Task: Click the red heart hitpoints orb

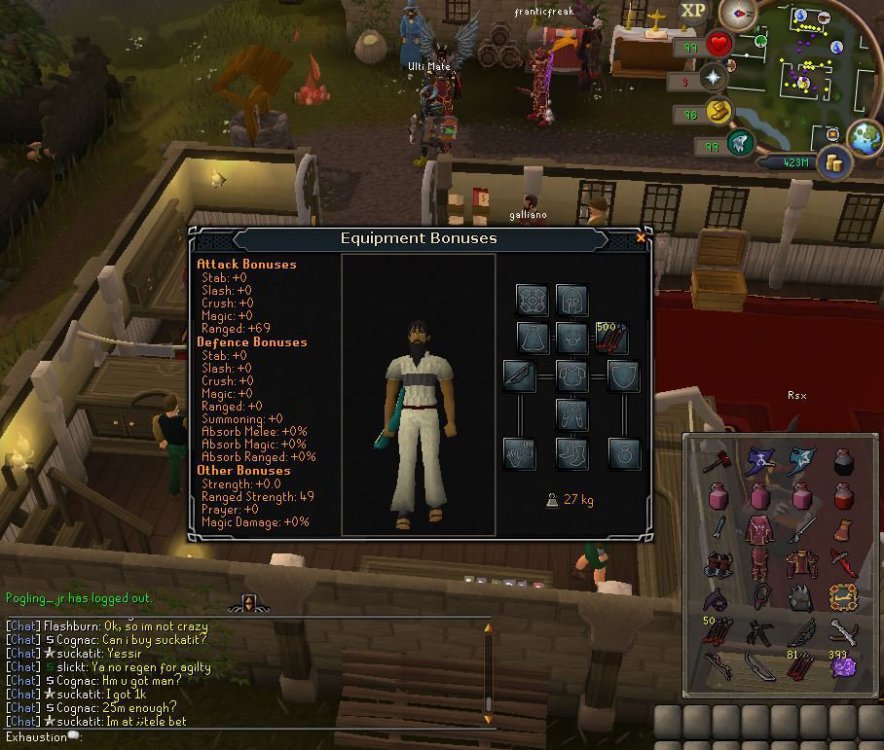Action: (718, 45)
